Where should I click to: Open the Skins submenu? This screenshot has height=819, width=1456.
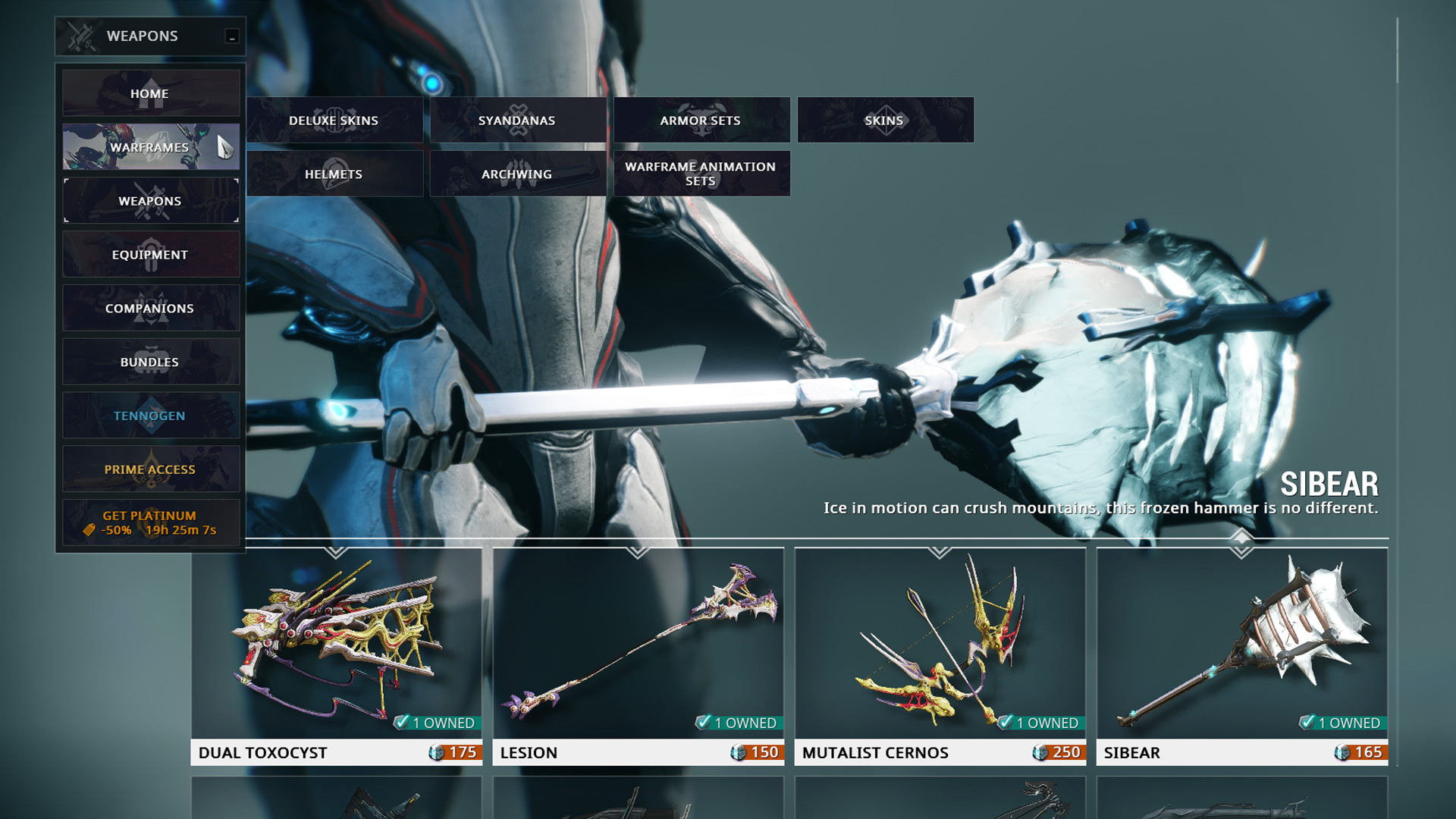(x=884, y=120)
